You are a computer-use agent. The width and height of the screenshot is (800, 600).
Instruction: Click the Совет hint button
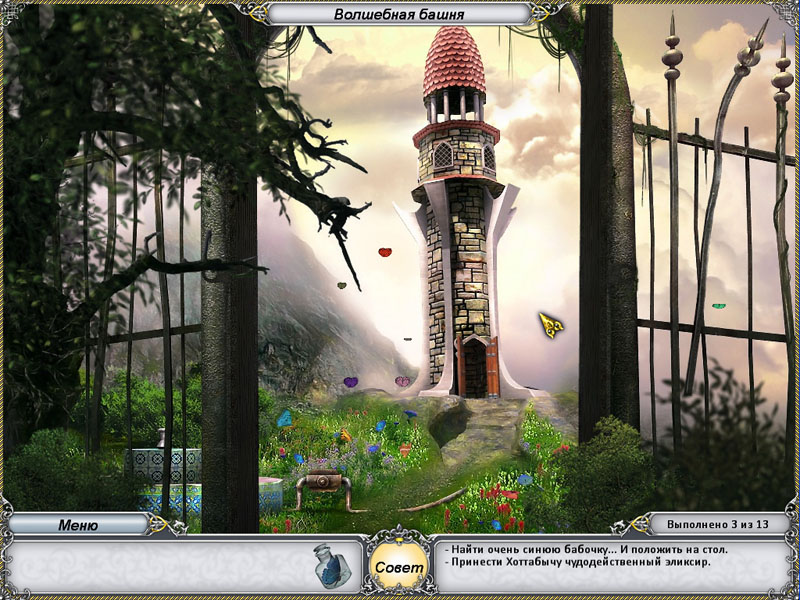400,566
